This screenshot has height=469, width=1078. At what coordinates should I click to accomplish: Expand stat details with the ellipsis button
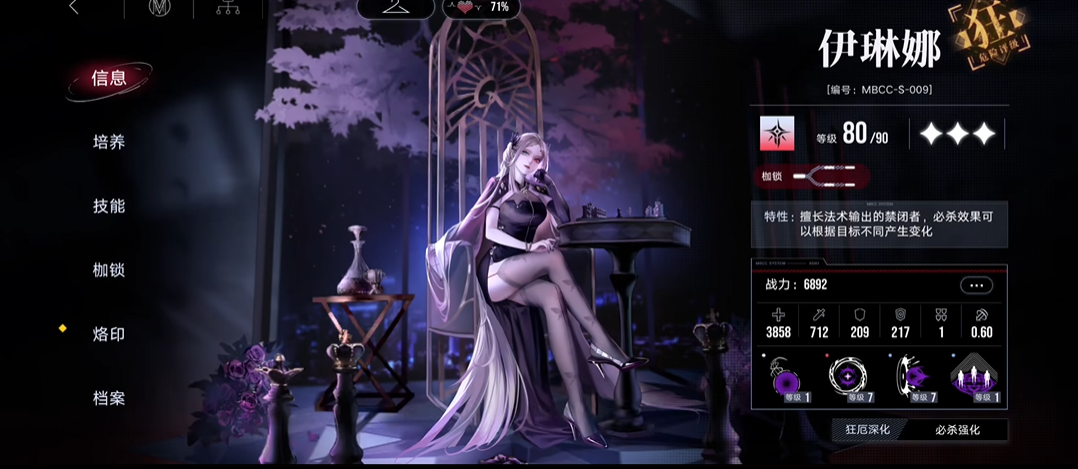point(976,285)
